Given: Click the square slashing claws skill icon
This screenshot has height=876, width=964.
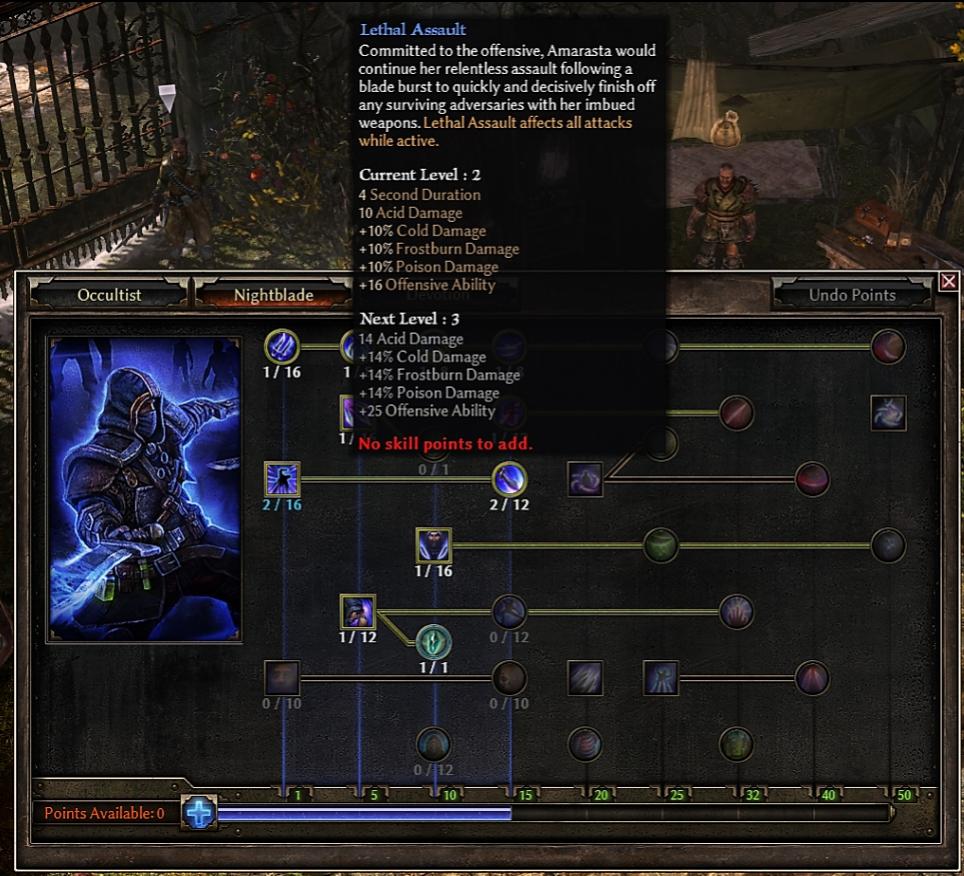Looking at the screenshot, I should click(585, 678).
